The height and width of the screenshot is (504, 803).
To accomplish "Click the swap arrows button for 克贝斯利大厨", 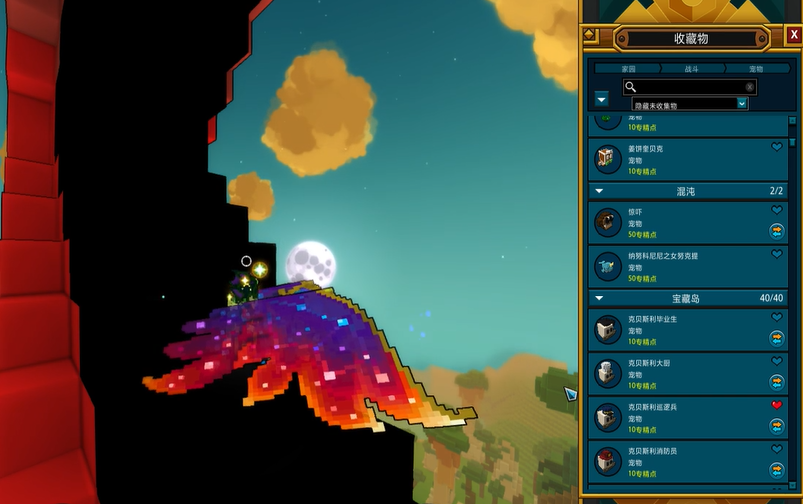I will click(776, 381).
